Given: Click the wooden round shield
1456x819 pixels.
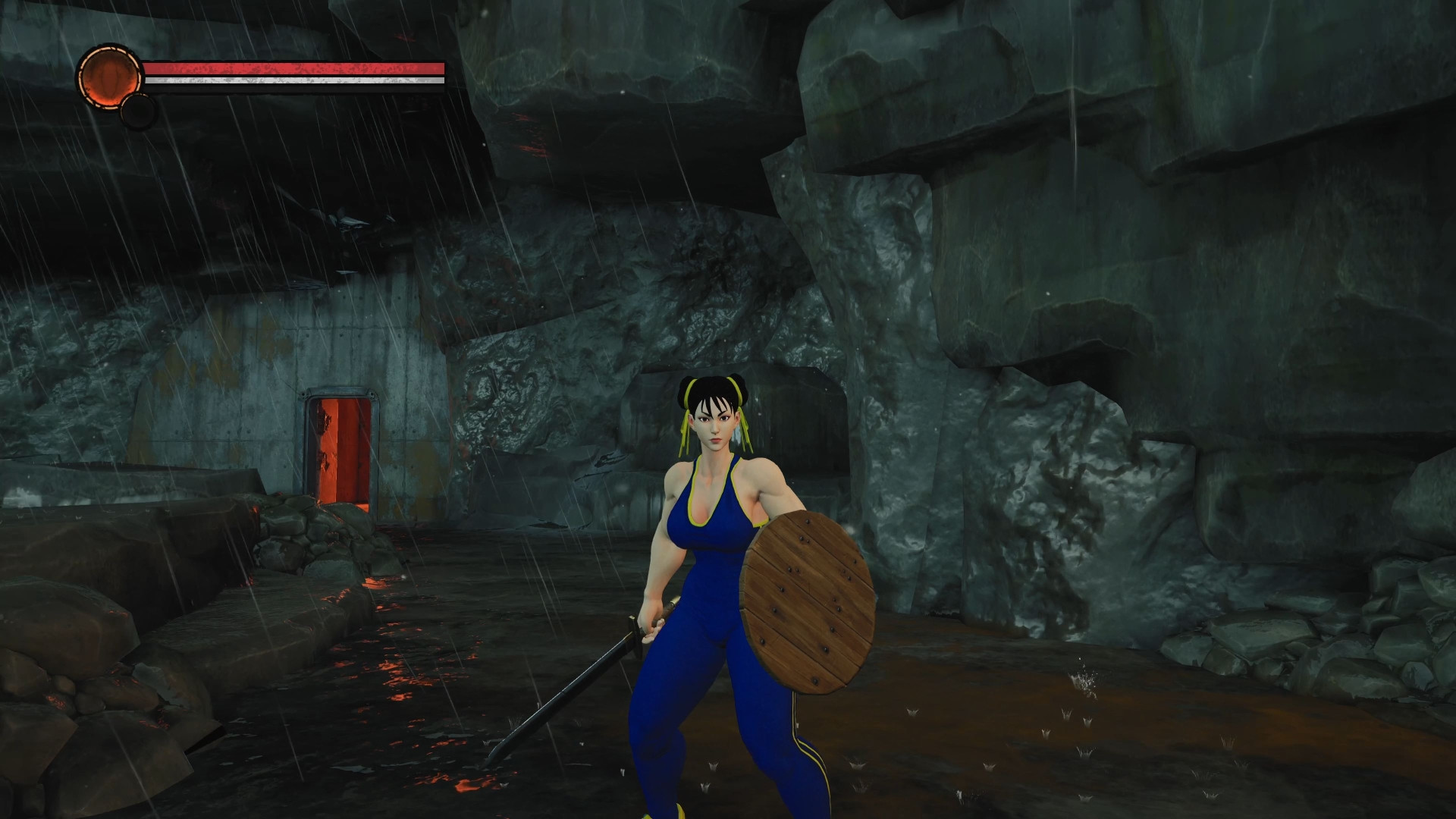Looking at the screenshot, I should [808, 599].
